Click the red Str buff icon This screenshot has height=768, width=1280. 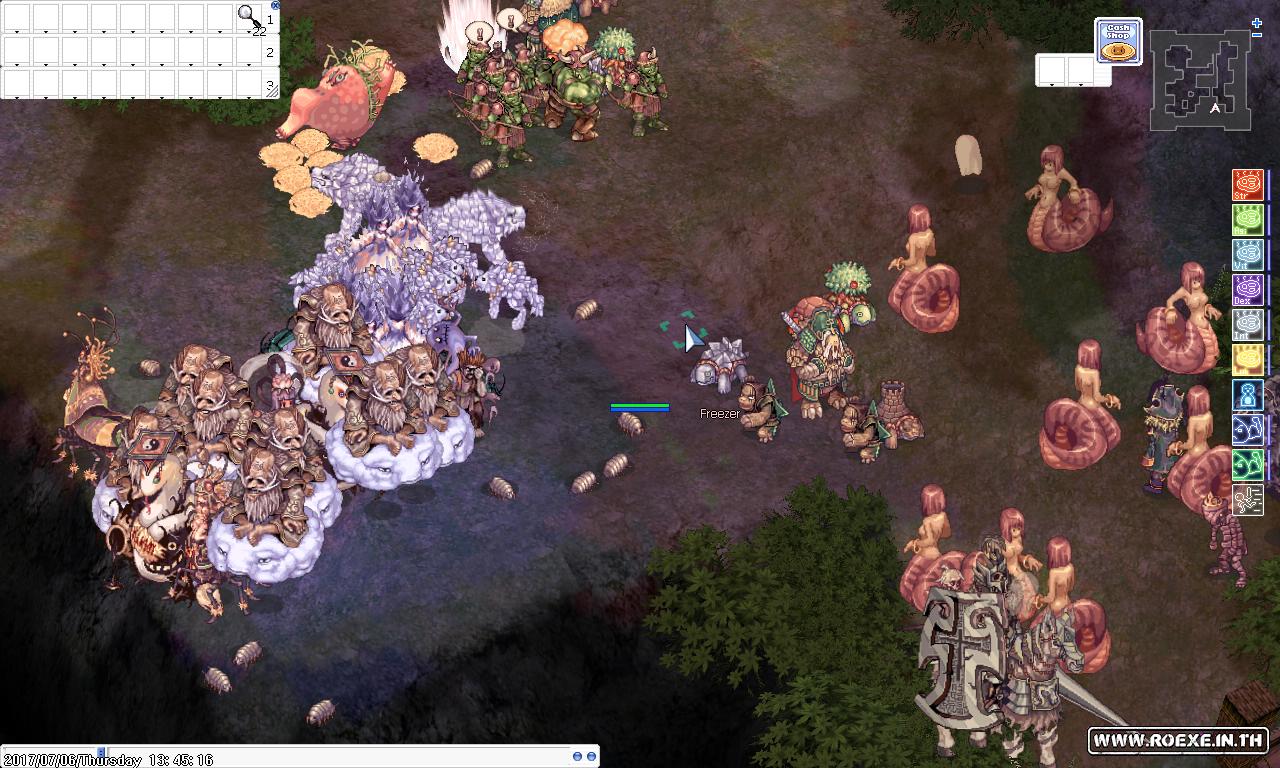coord(1248,186)
